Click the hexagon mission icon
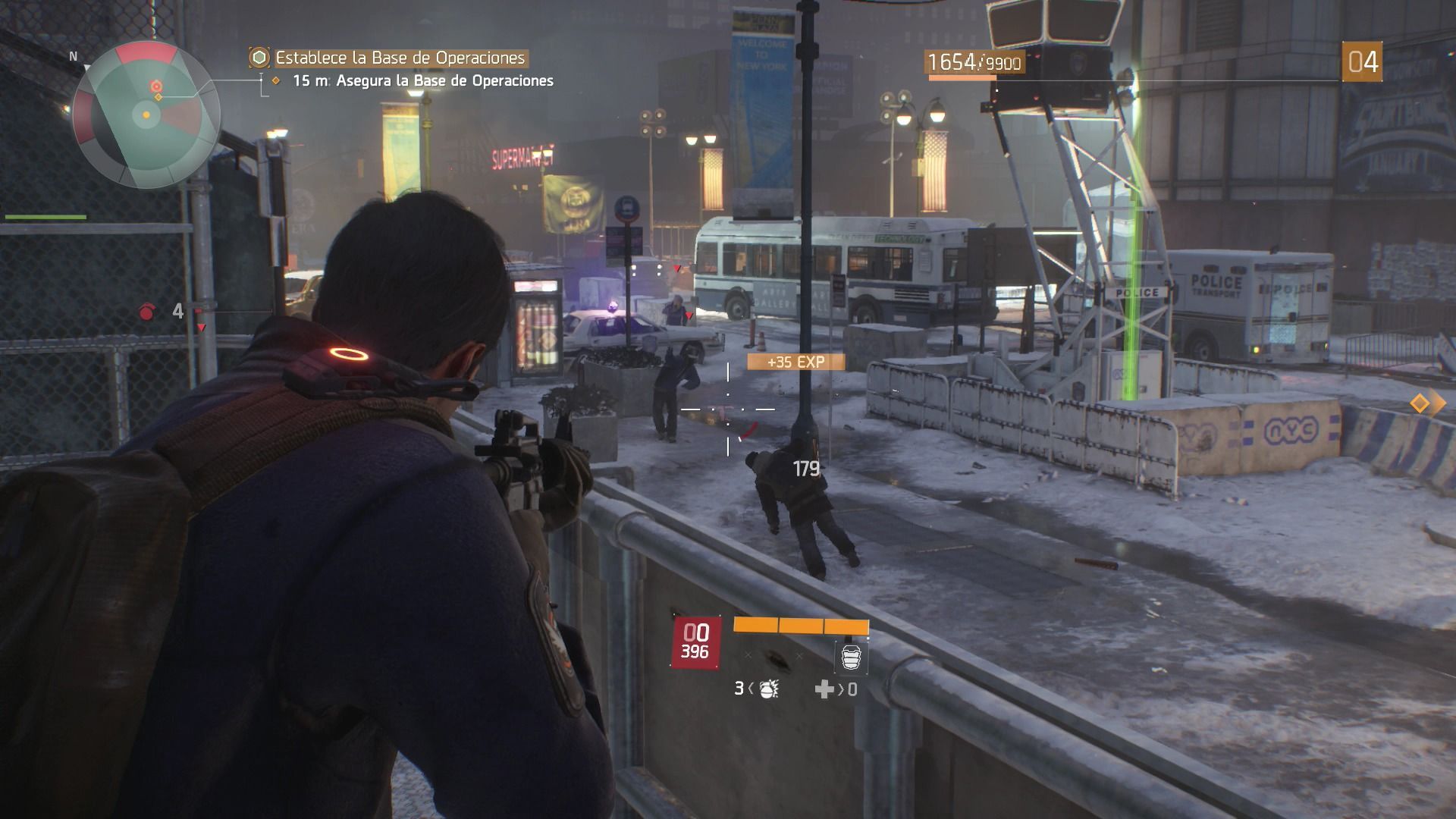The image size is (1456, 819). click(259, 58)
